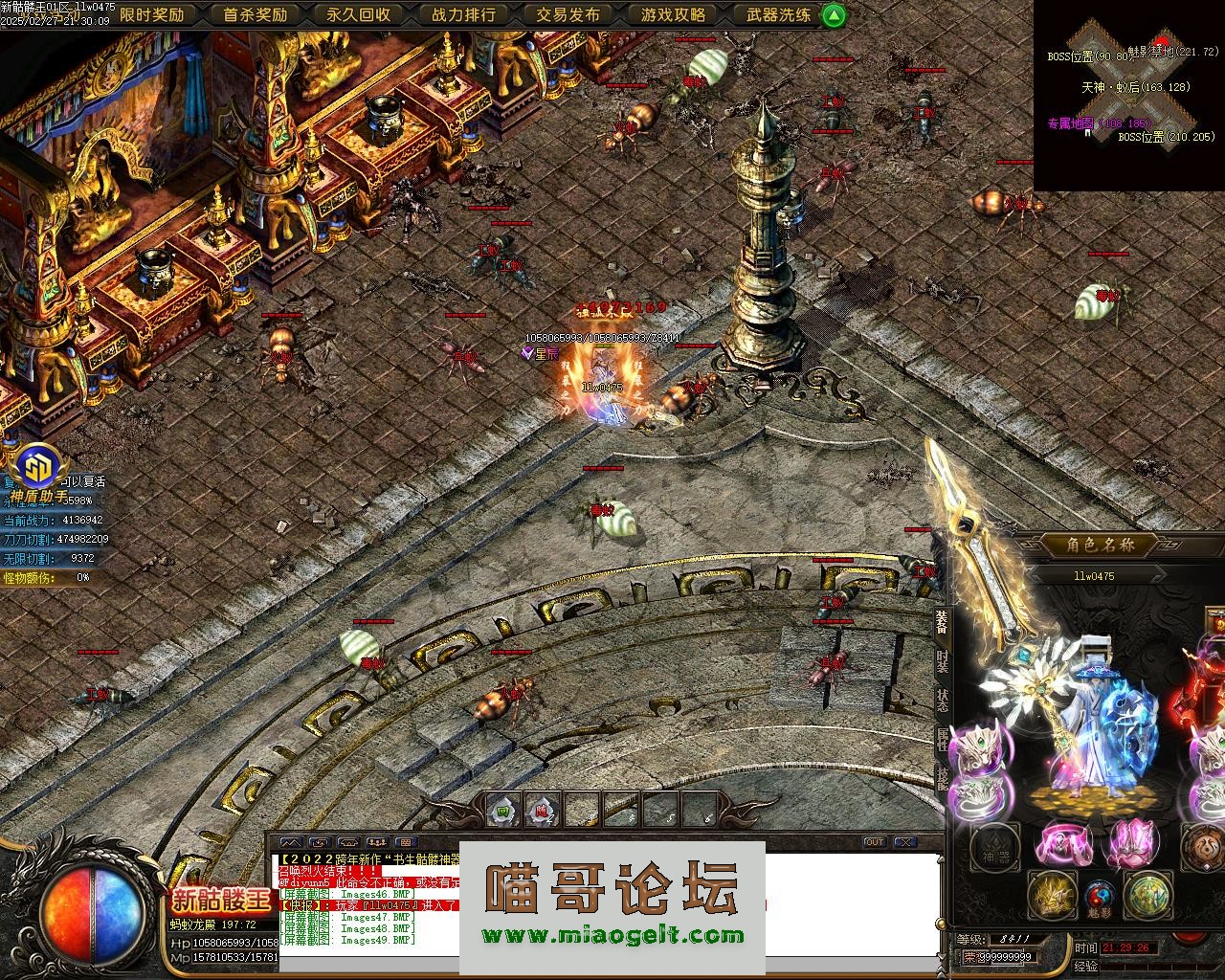Open the 首杀奖励 first-kill rewards menu
The width and height of the screenshot is (1225, 980).
255,14
